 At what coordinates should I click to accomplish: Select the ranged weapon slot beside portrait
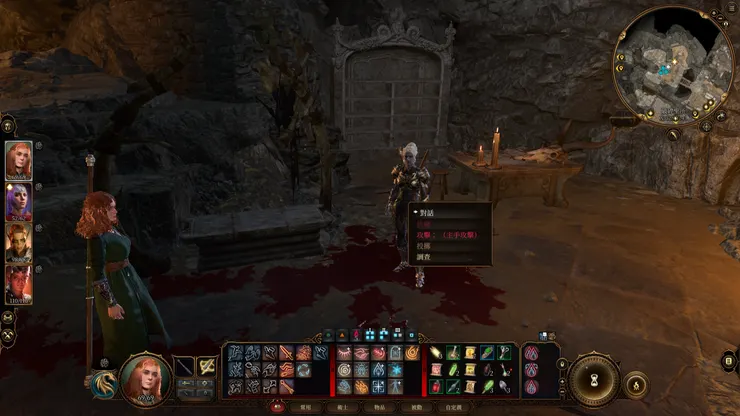[x=206, y=367]
